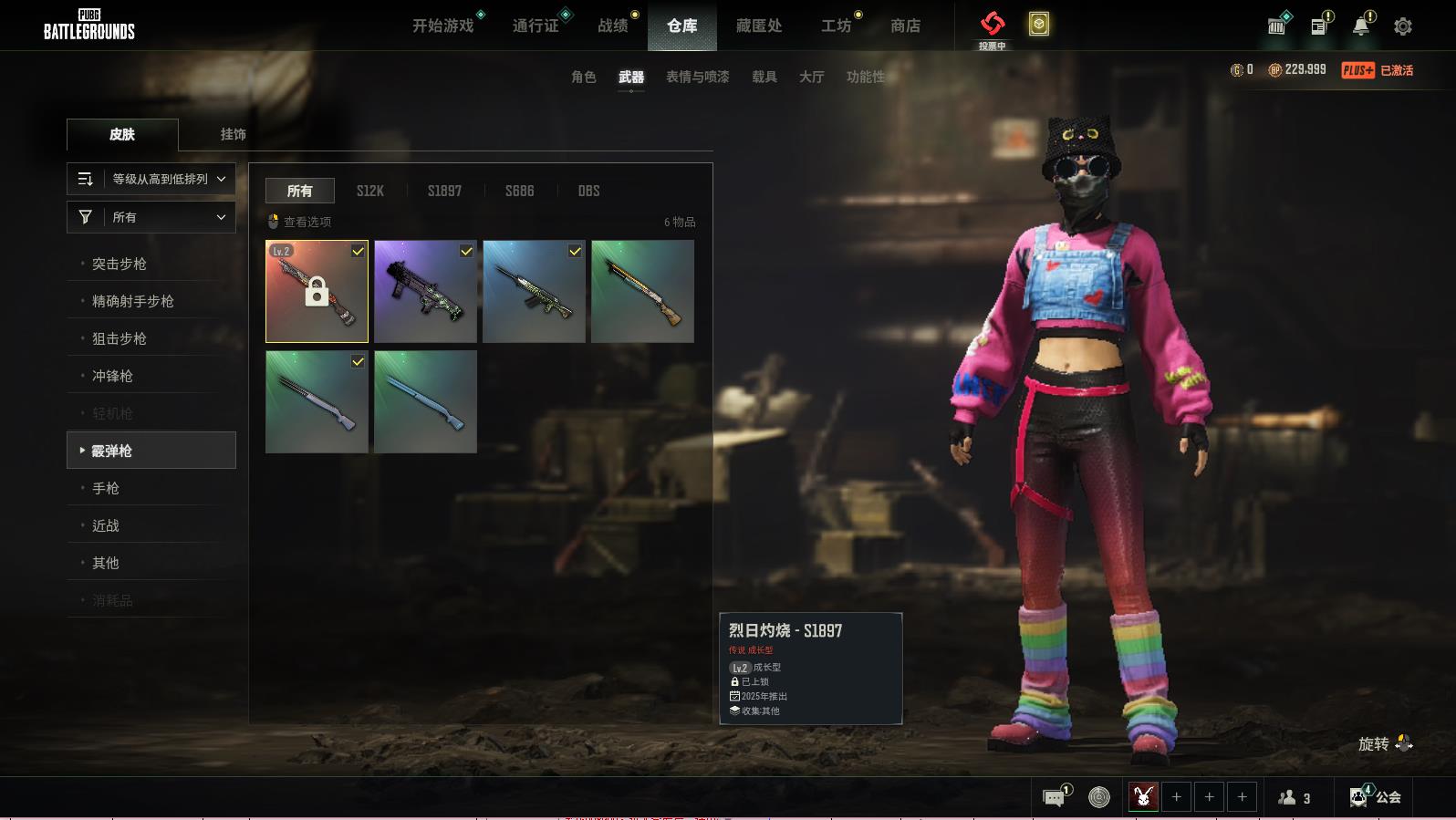Open the 商店 shop page
Screen dimensions: 1456x820
905,26
